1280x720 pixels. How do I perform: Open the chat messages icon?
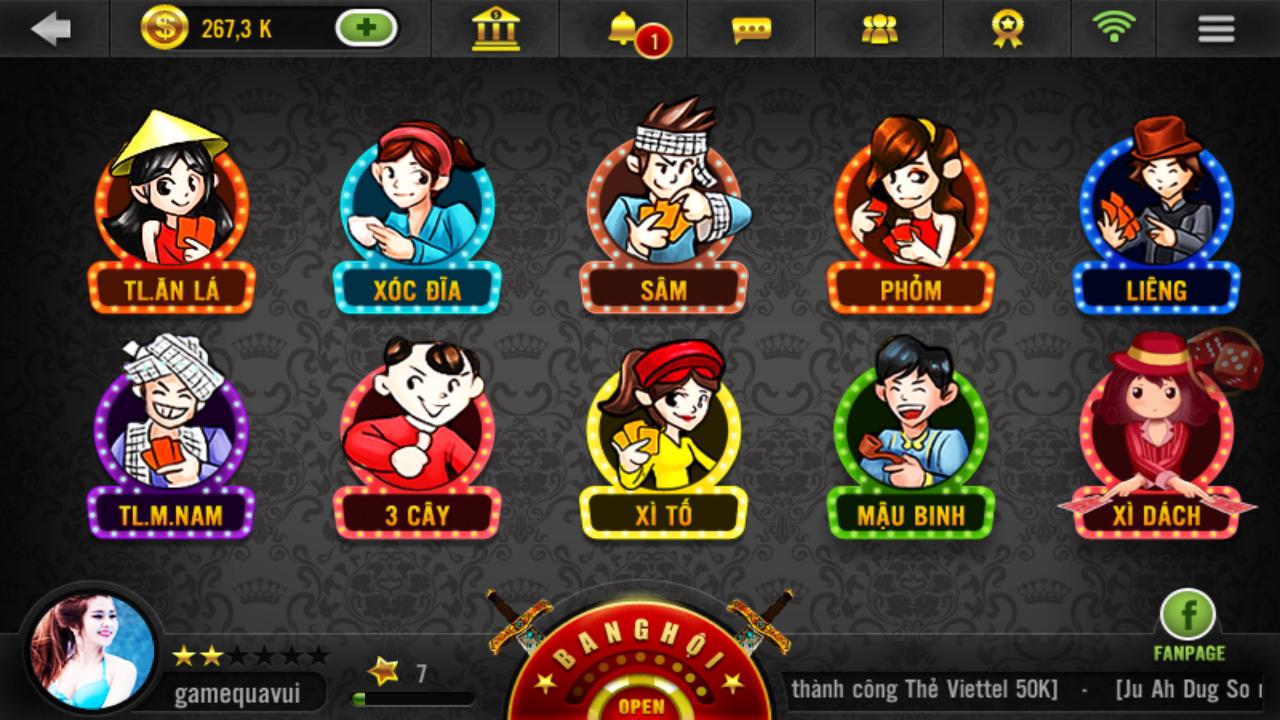pos(750,30)
